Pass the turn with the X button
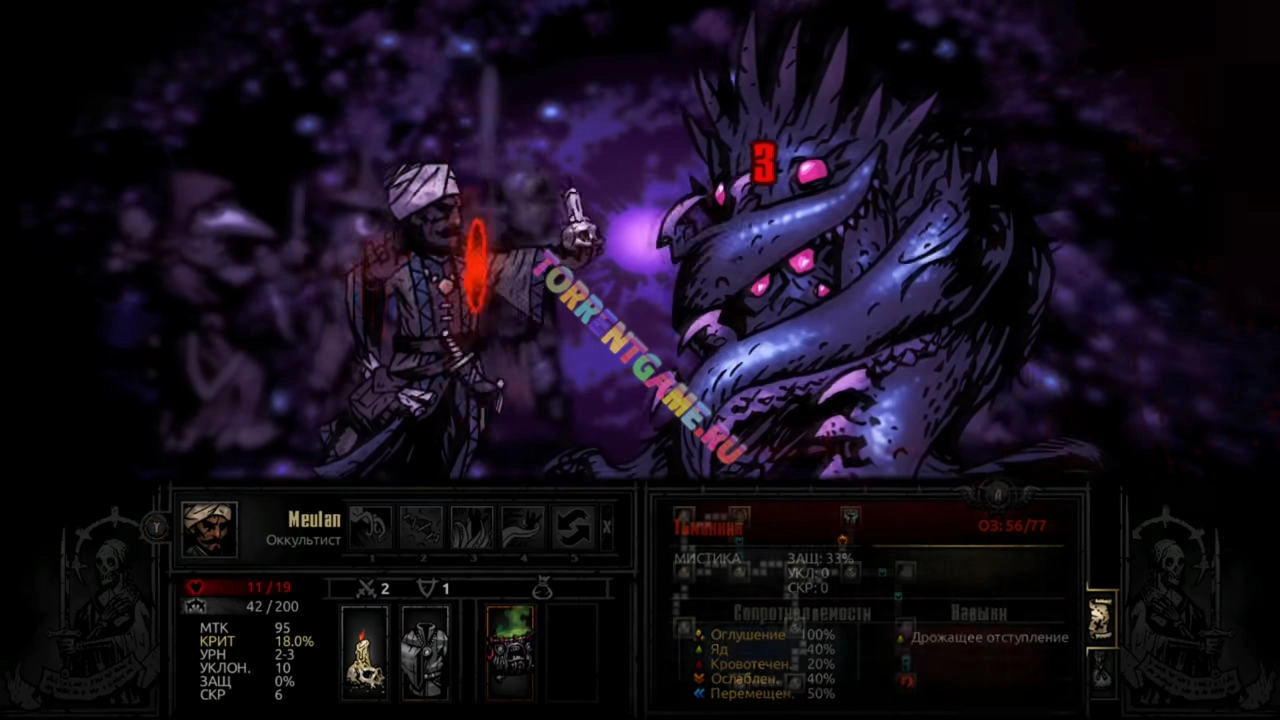The height and width of the screenshot is (720, 1280). [x=607, y=527]
